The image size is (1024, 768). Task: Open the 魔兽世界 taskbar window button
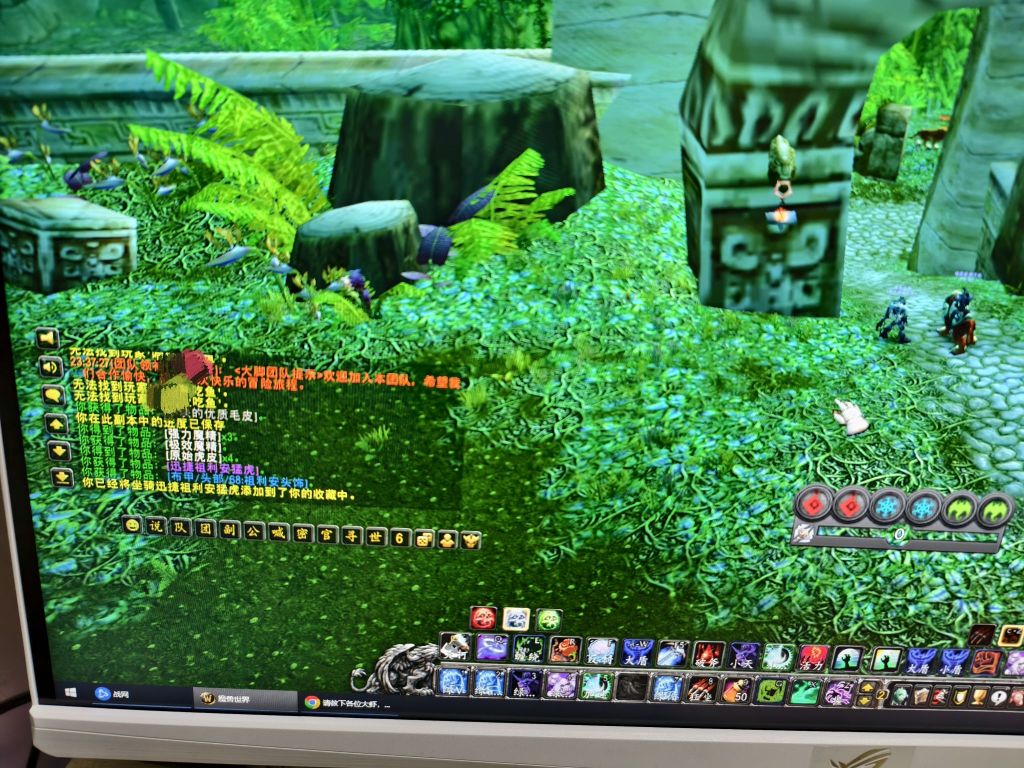pos(242,697)
